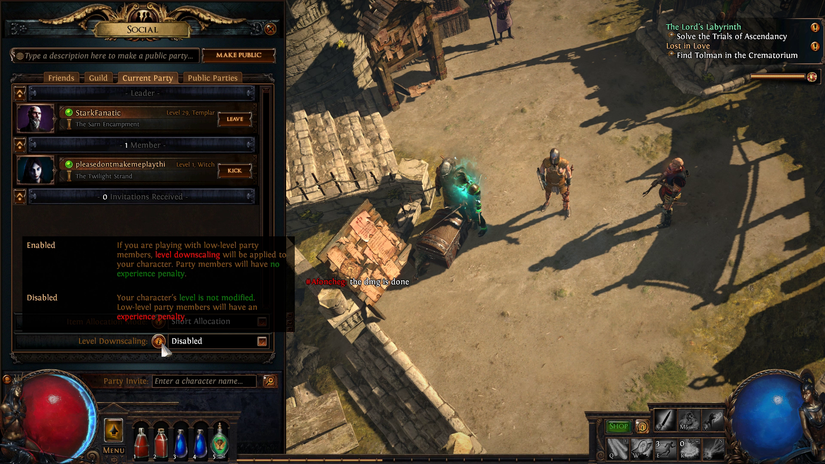Select the Lord's Labyrinth quest tracker entry

click(705, 27)
